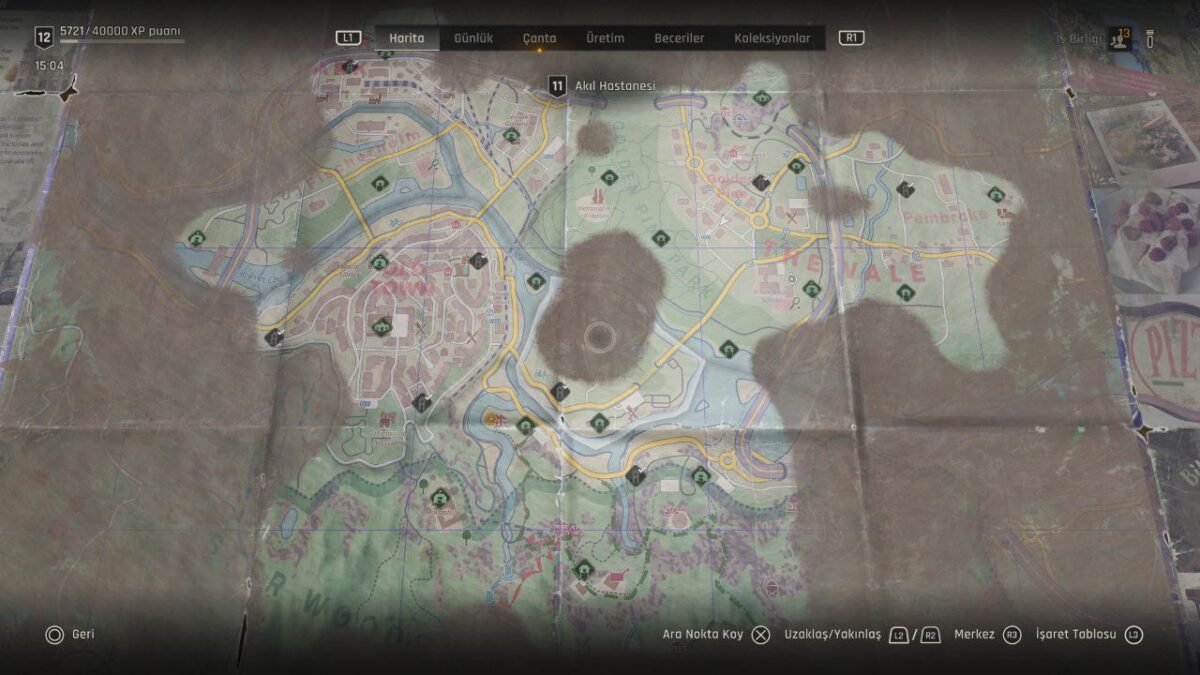Select the Akıl Hastanesi quest marker
Image resolution: width=1200 pixels, height=675 pixels.
pos(557,86)
